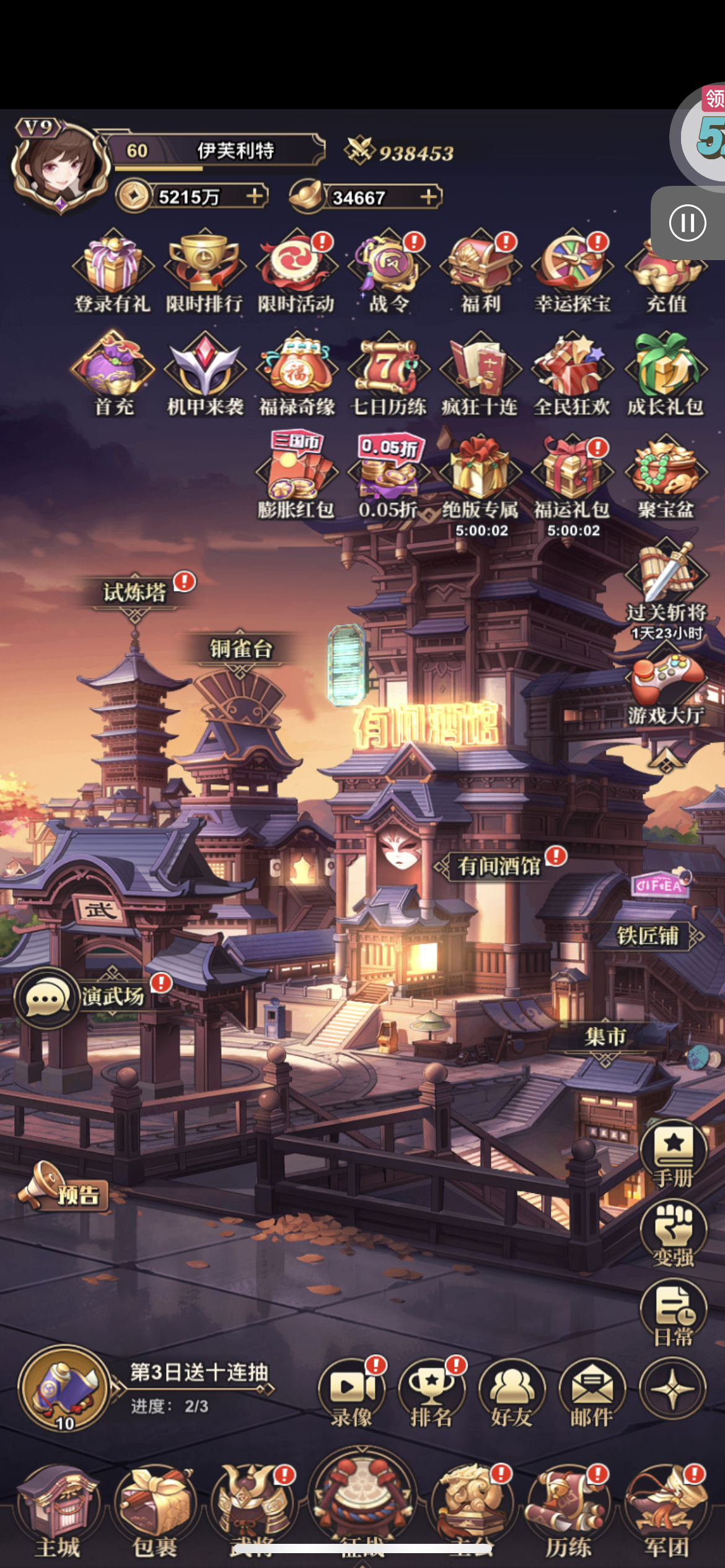
Task: Open the 日常 daily tasks
Action: point(673,1313)
